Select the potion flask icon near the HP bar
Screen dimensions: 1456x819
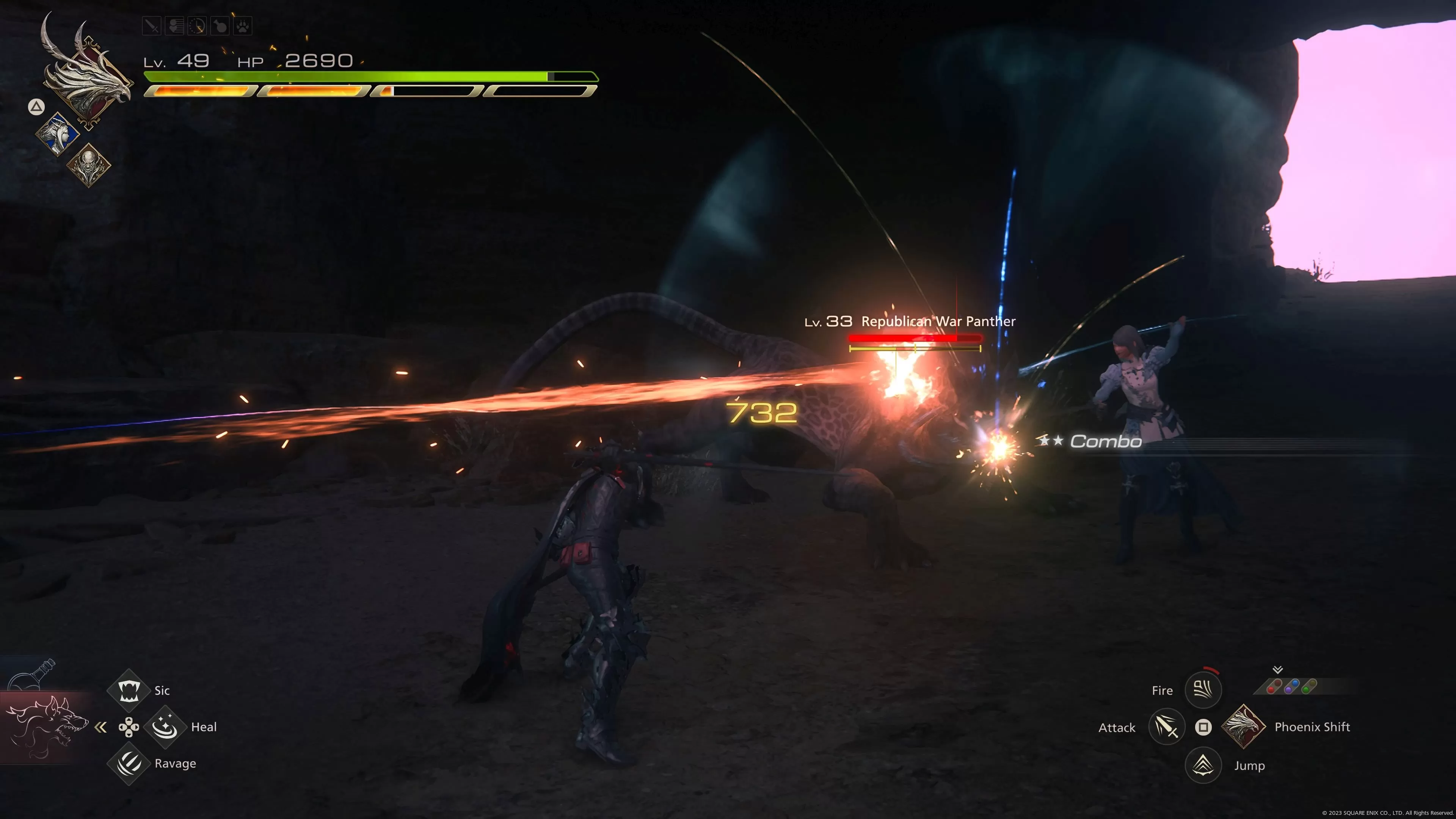pyautogui.click(x=220, y=25)
